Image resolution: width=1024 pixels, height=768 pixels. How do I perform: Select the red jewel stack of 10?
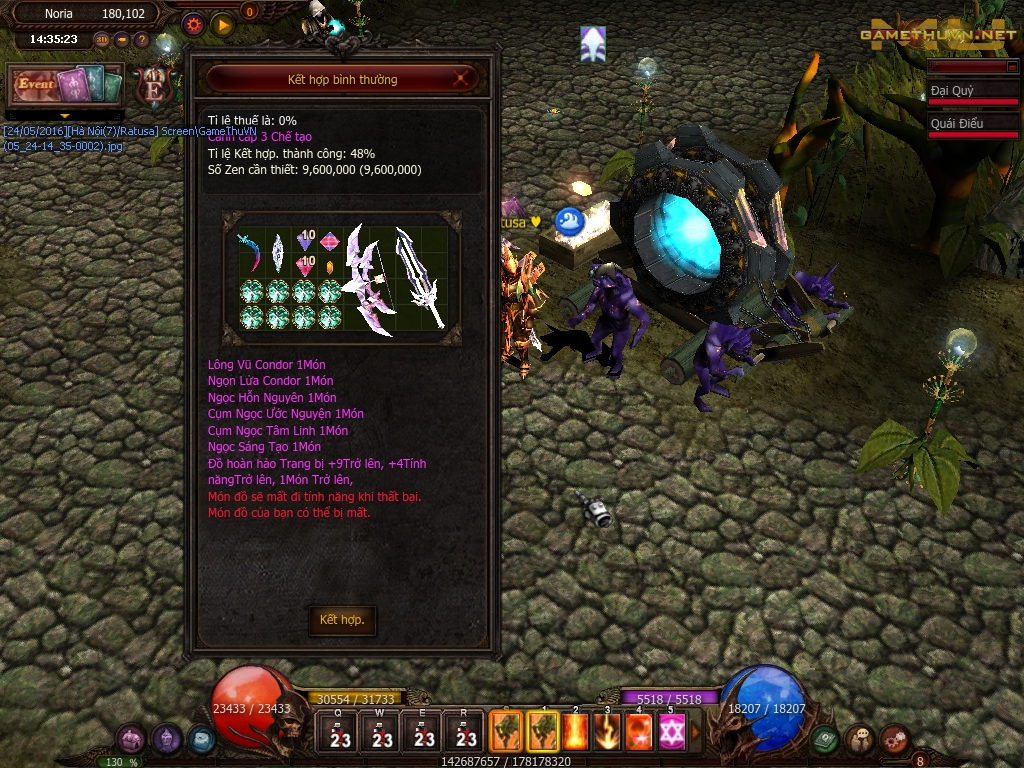tap(305, 266)
